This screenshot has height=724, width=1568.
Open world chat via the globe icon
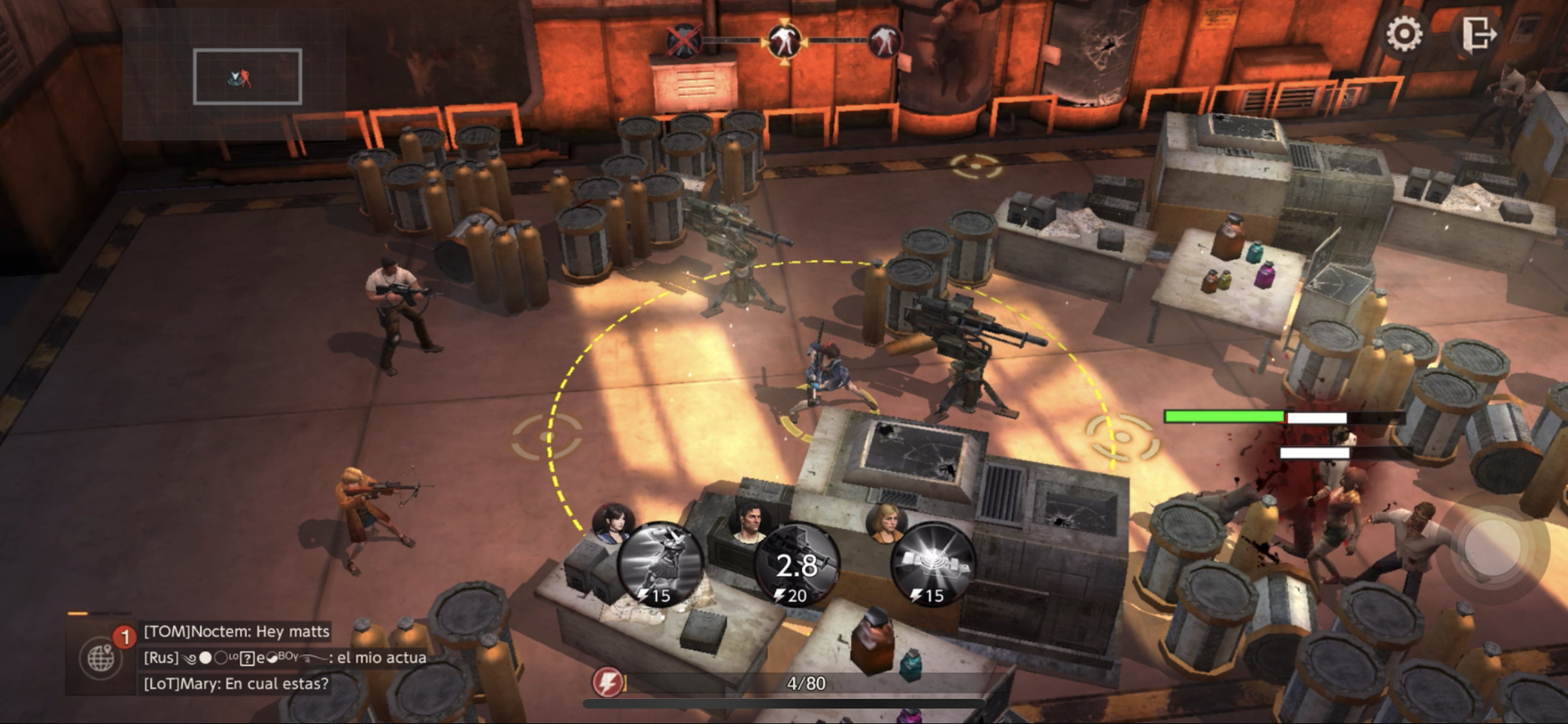(100, 658)
